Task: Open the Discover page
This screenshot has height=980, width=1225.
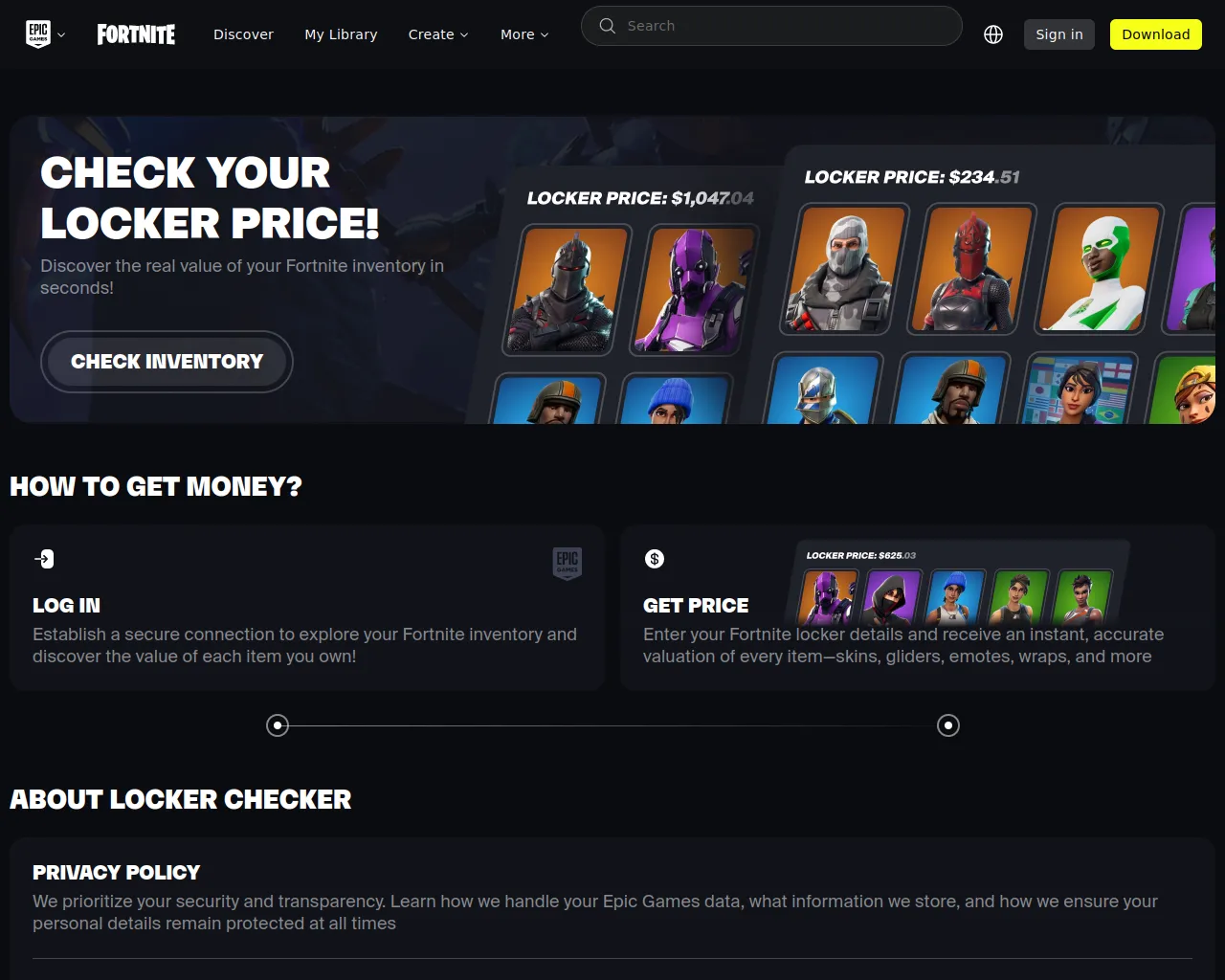Action: (x=243, y=34)
